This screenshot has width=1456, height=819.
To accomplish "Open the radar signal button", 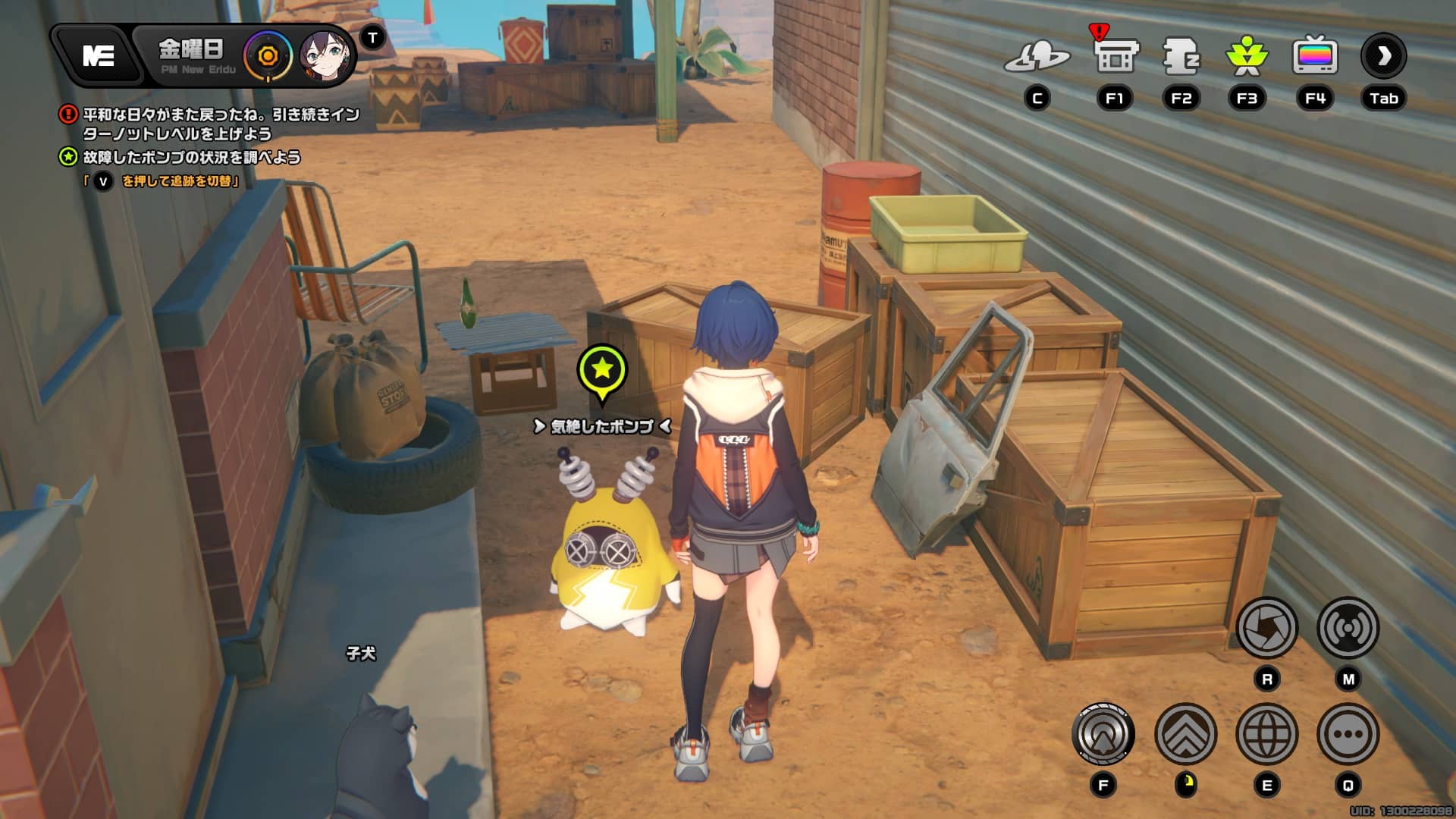I will click(1348, 628).
